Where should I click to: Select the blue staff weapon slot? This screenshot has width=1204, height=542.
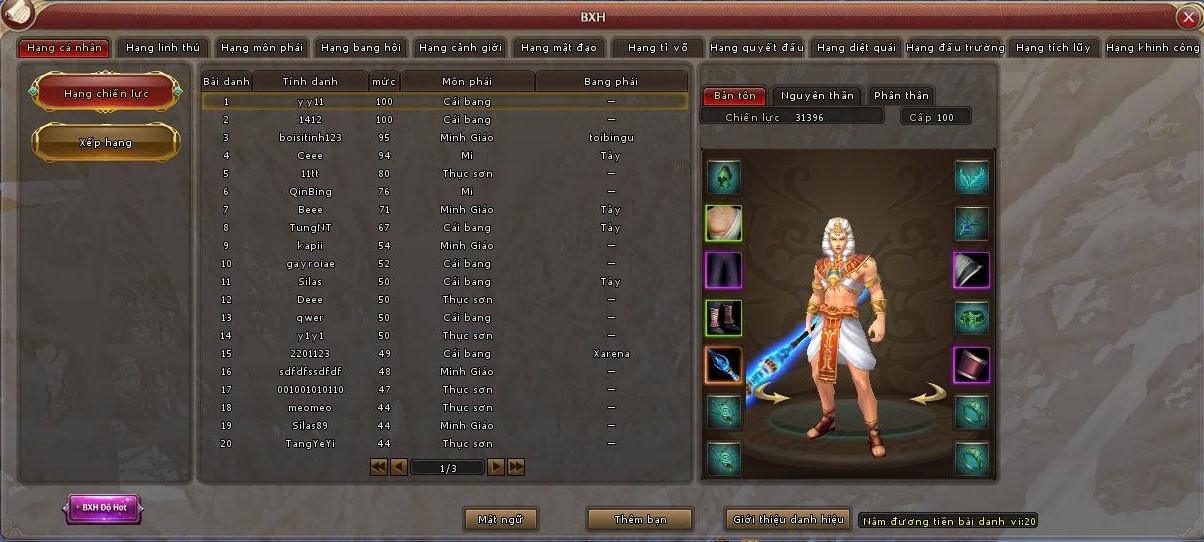coord(722,365)
